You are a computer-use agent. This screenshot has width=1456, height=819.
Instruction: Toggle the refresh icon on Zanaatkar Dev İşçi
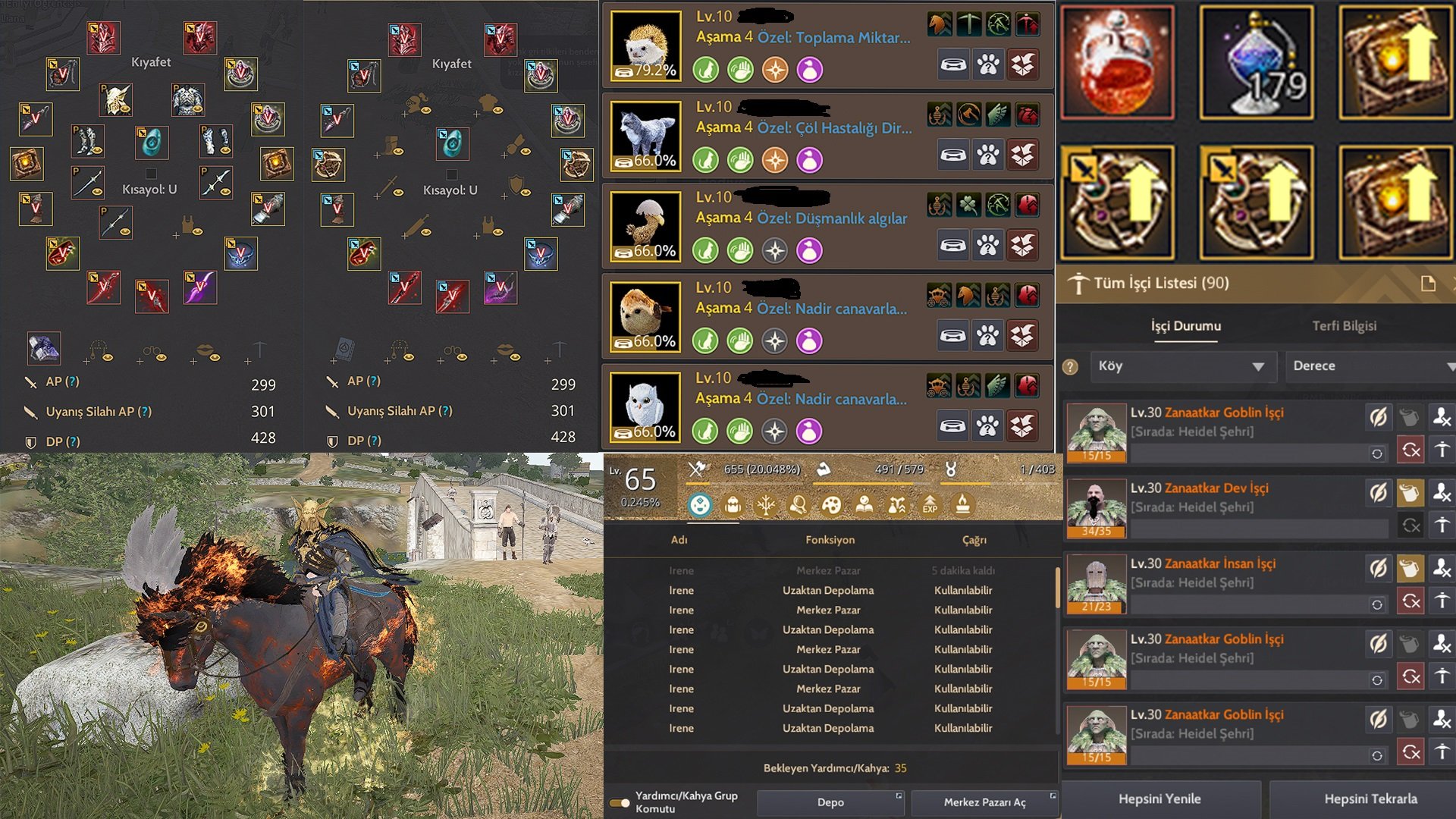coord(1410,525)
